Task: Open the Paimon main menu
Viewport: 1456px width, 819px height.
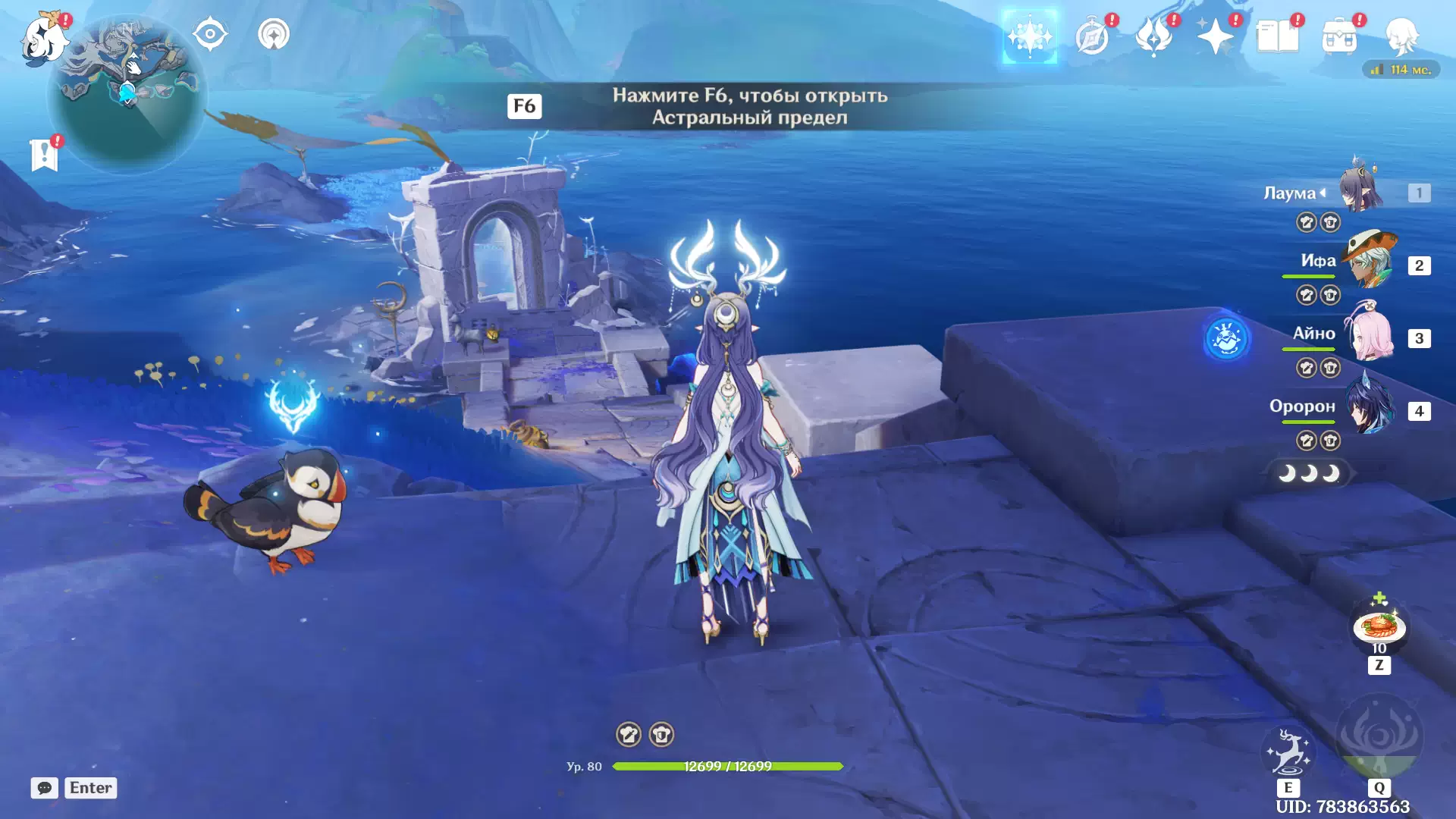Action: [43, 38]
